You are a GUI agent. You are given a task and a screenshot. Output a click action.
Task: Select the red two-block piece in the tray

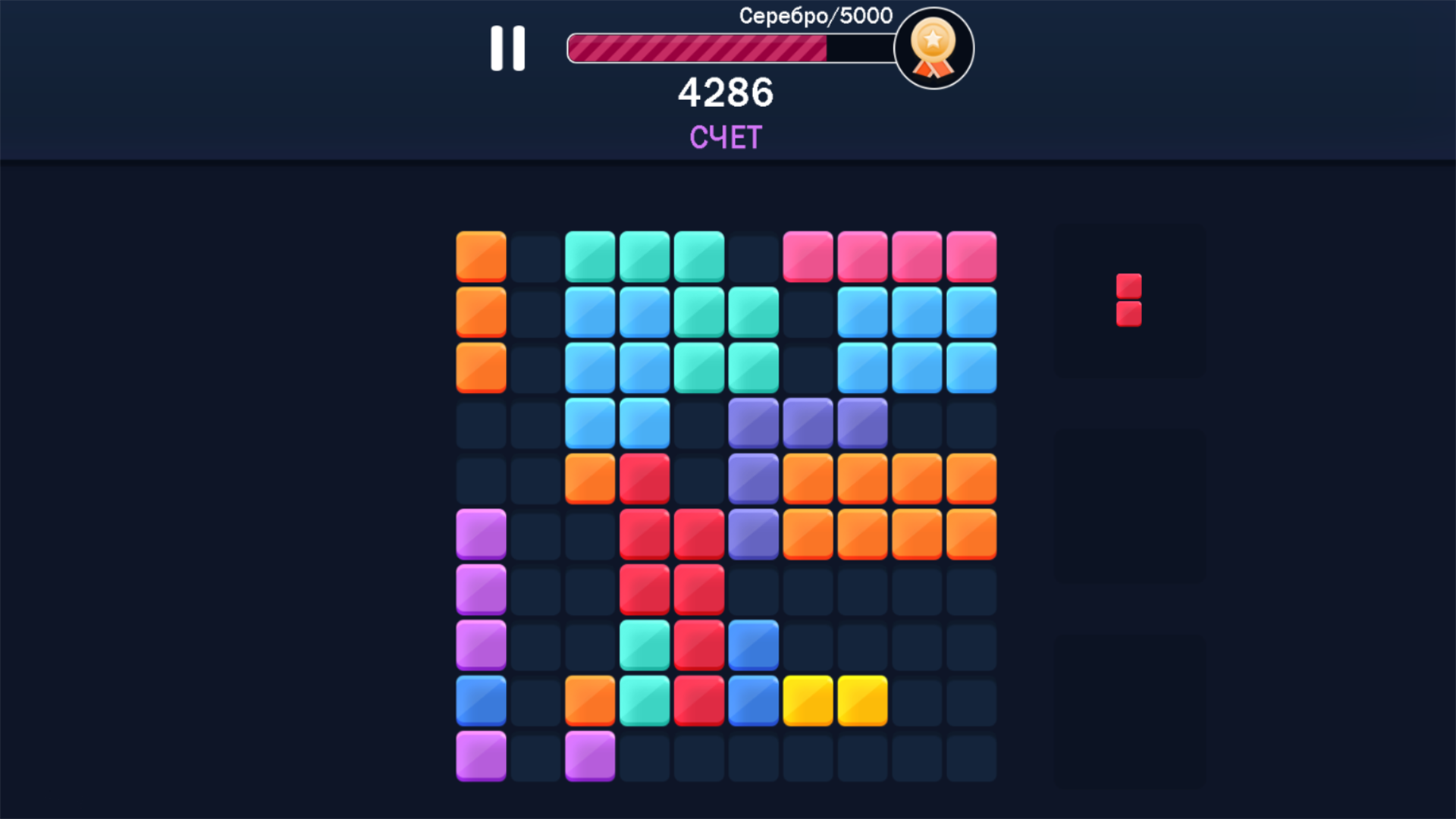pos(1128,298)
